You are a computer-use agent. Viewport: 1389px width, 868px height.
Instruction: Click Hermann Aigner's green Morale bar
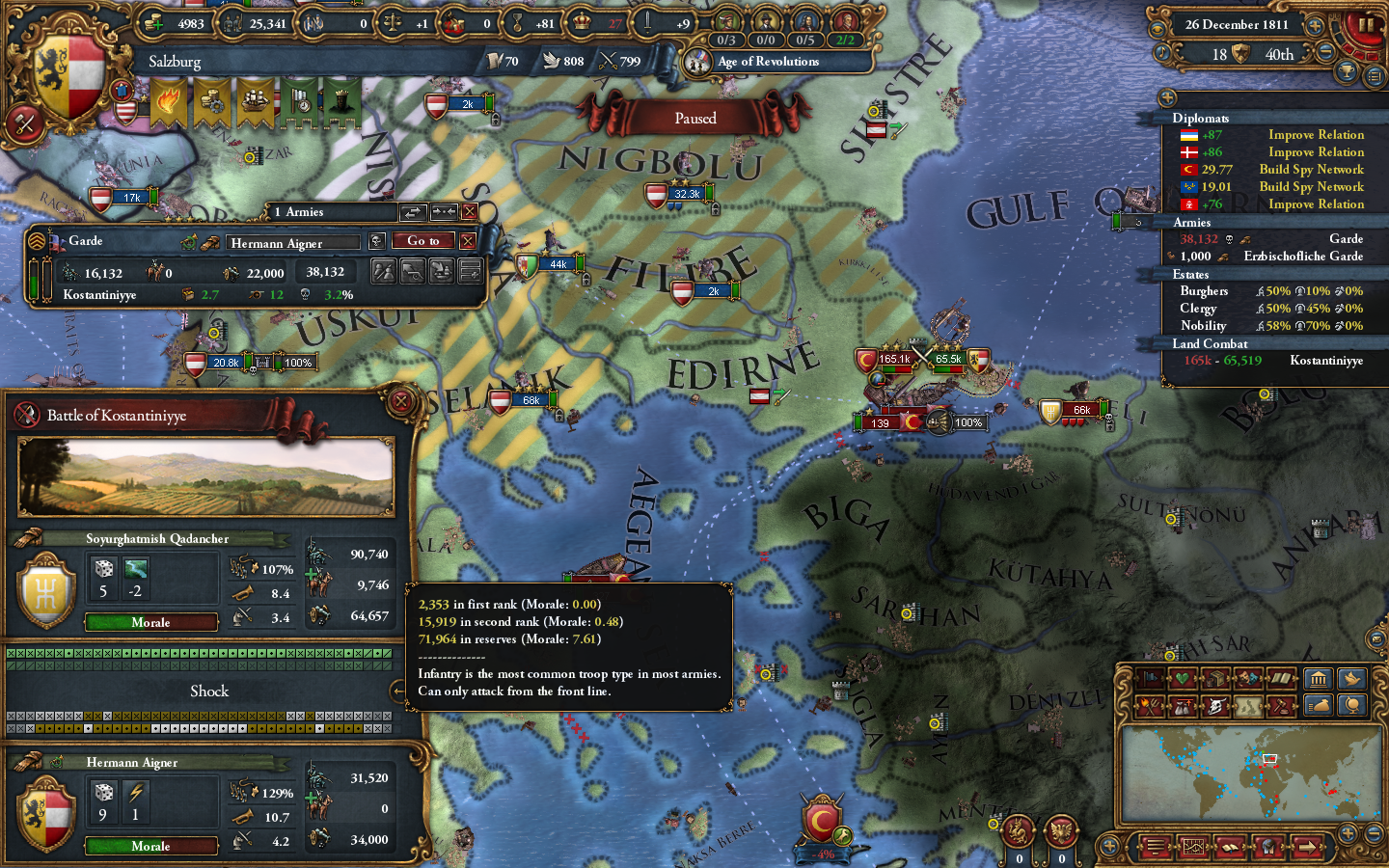[150, 846]
